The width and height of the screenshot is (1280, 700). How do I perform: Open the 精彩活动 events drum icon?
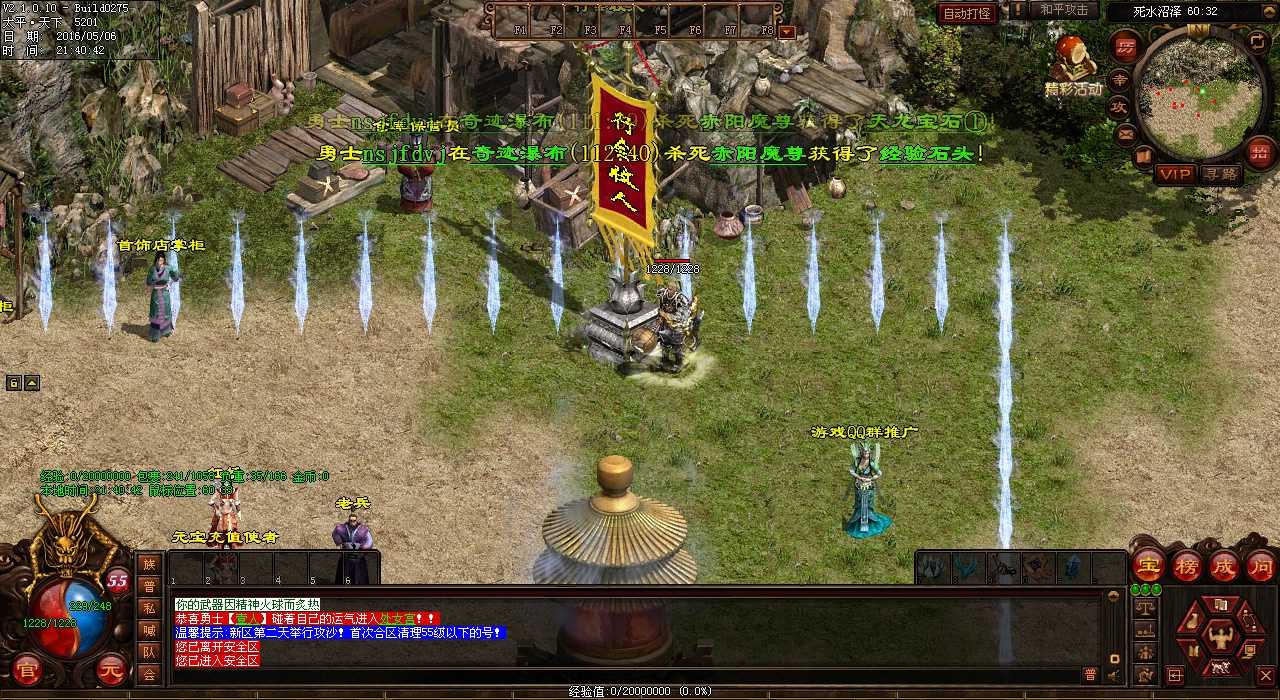pos(1072,57)
